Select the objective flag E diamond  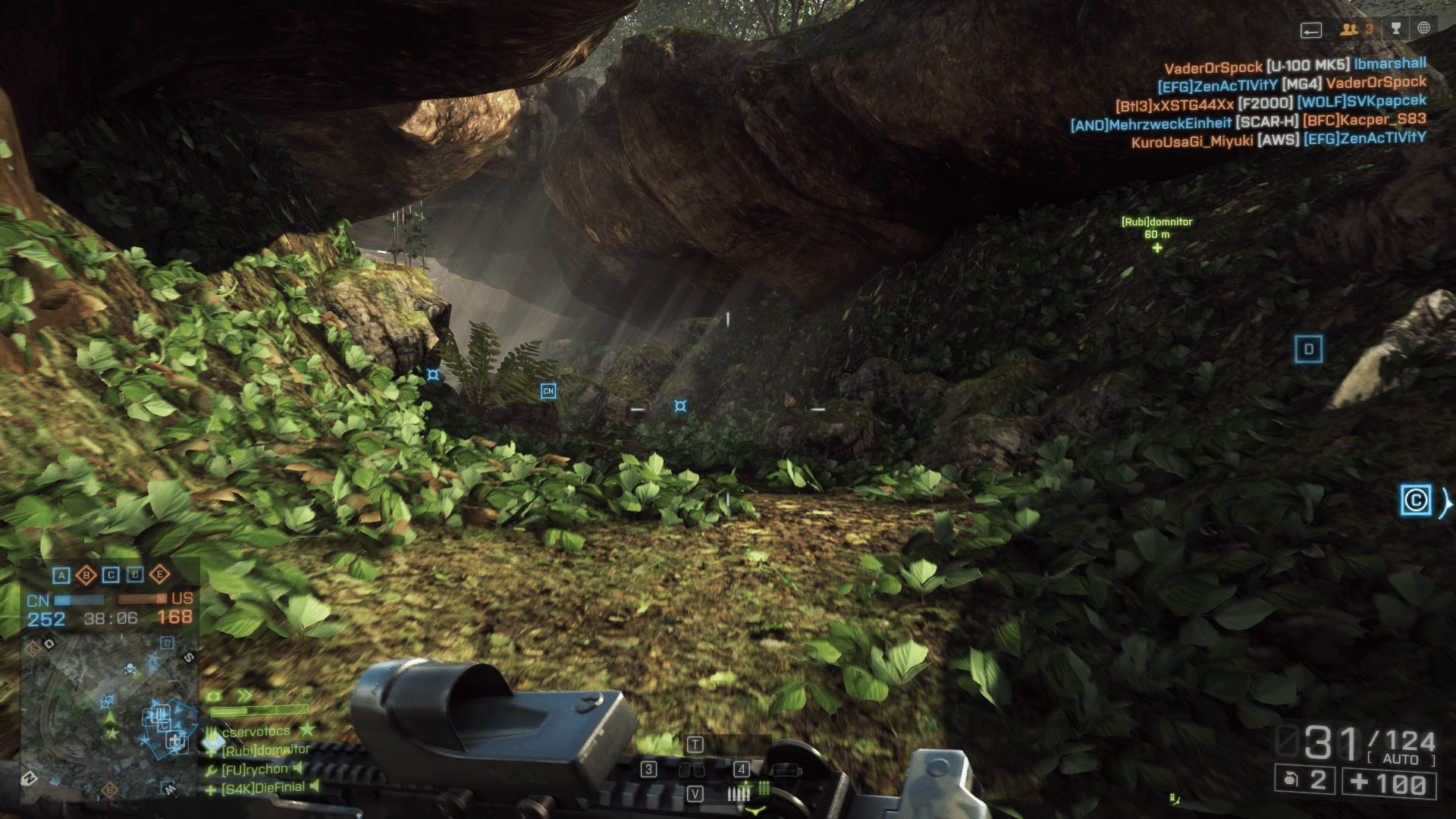tap(159, 575)
